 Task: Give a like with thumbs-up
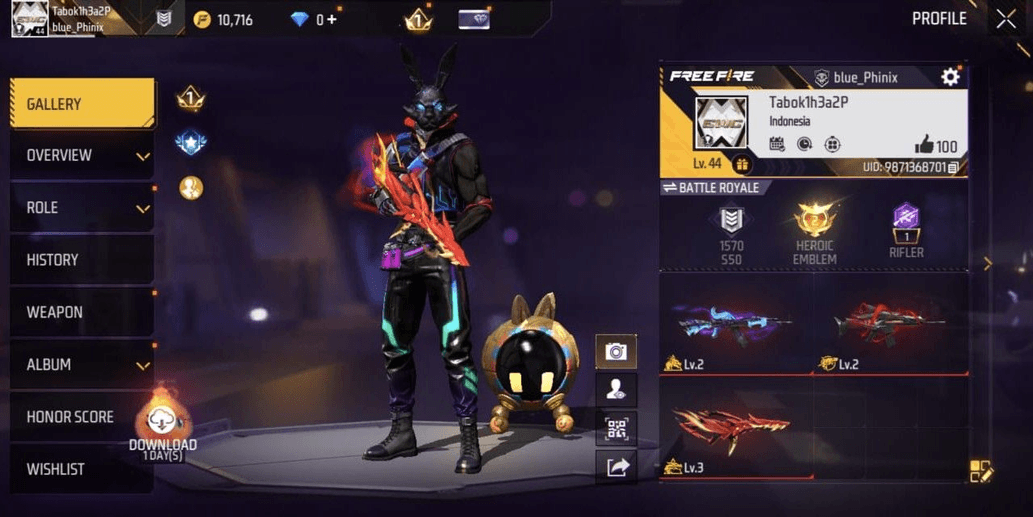[x=923, y=146]
